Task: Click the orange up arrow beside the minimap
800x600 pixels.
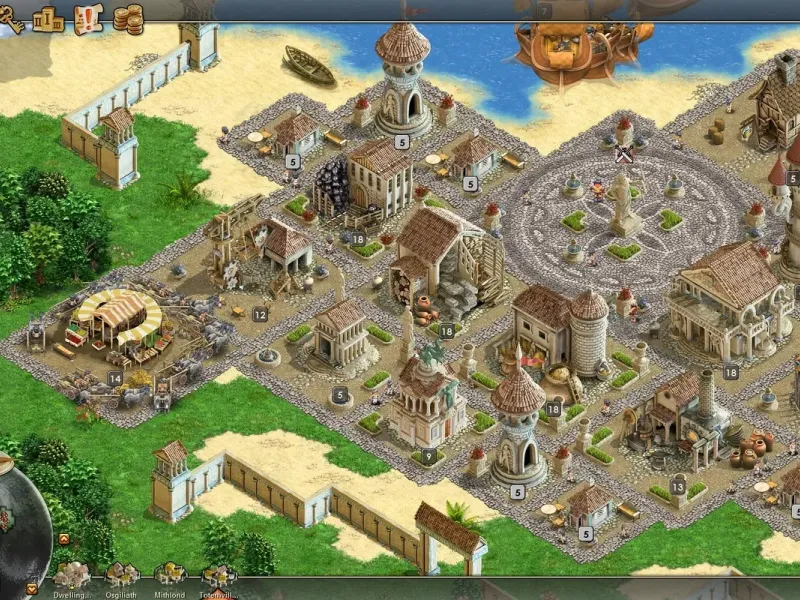Action: [64, 539]
